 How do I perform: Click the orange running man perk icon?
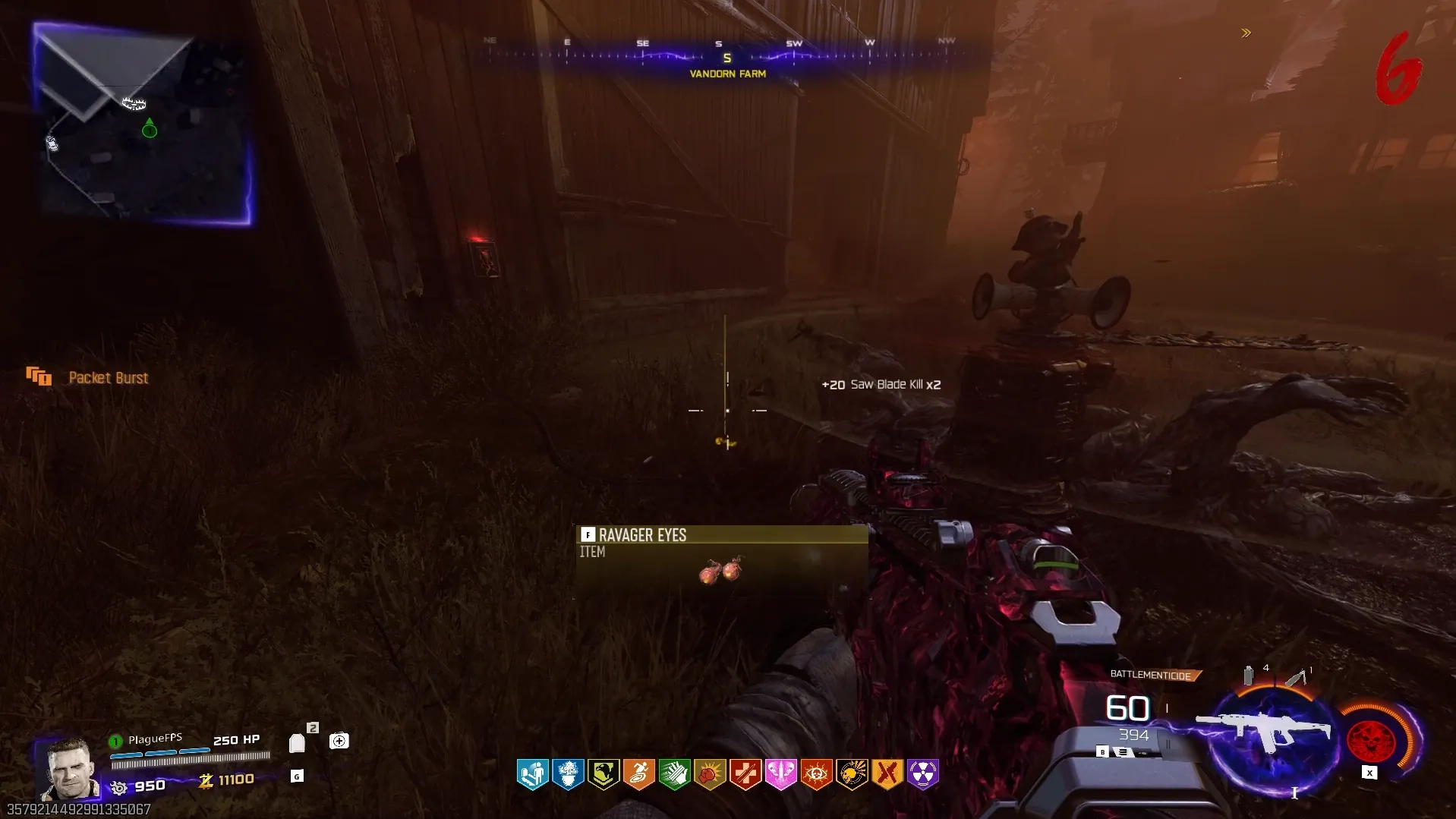638,774
